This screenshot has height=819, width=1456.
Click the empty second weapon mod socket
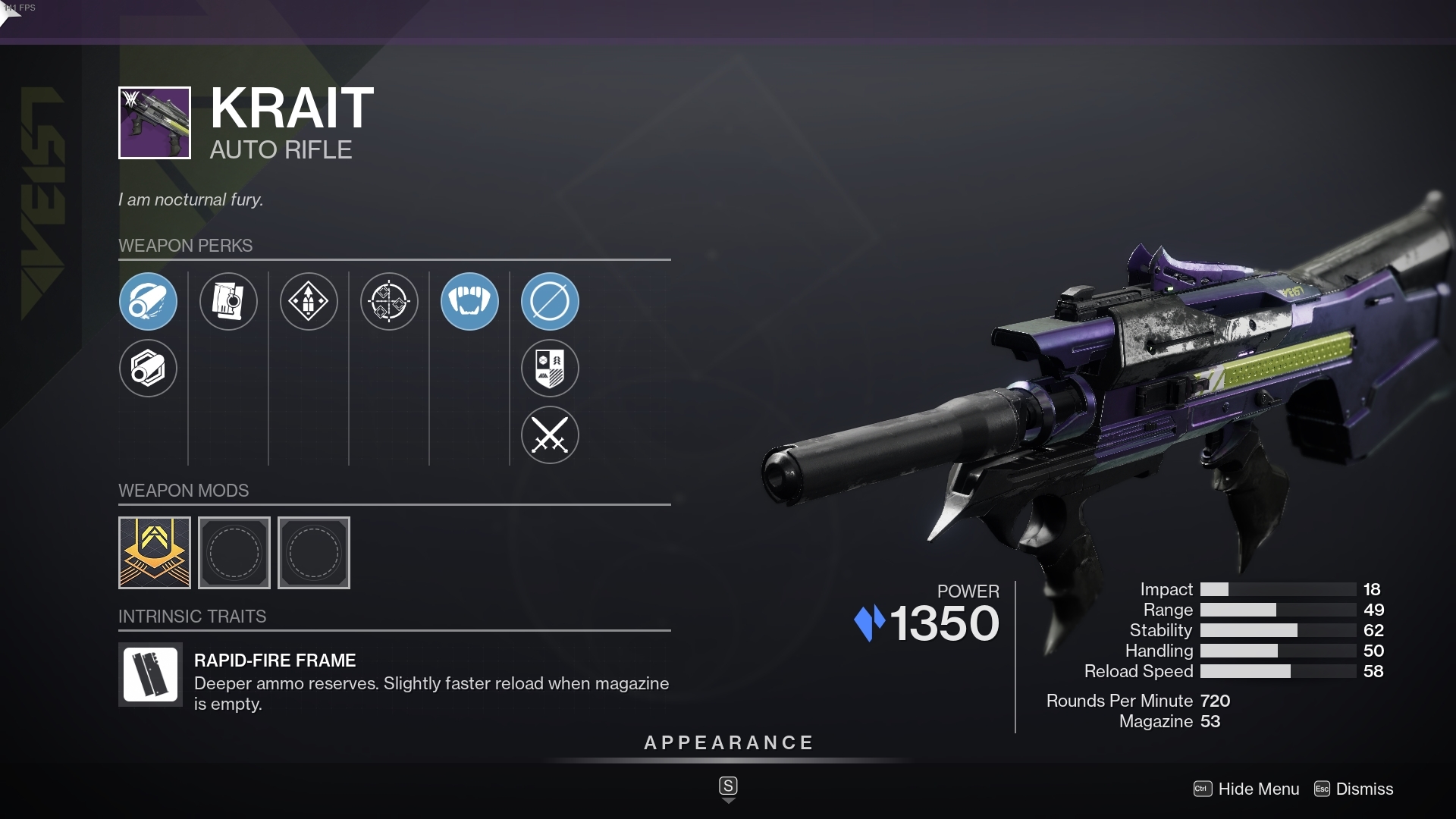pyautogui.click(x=234, y=553)
